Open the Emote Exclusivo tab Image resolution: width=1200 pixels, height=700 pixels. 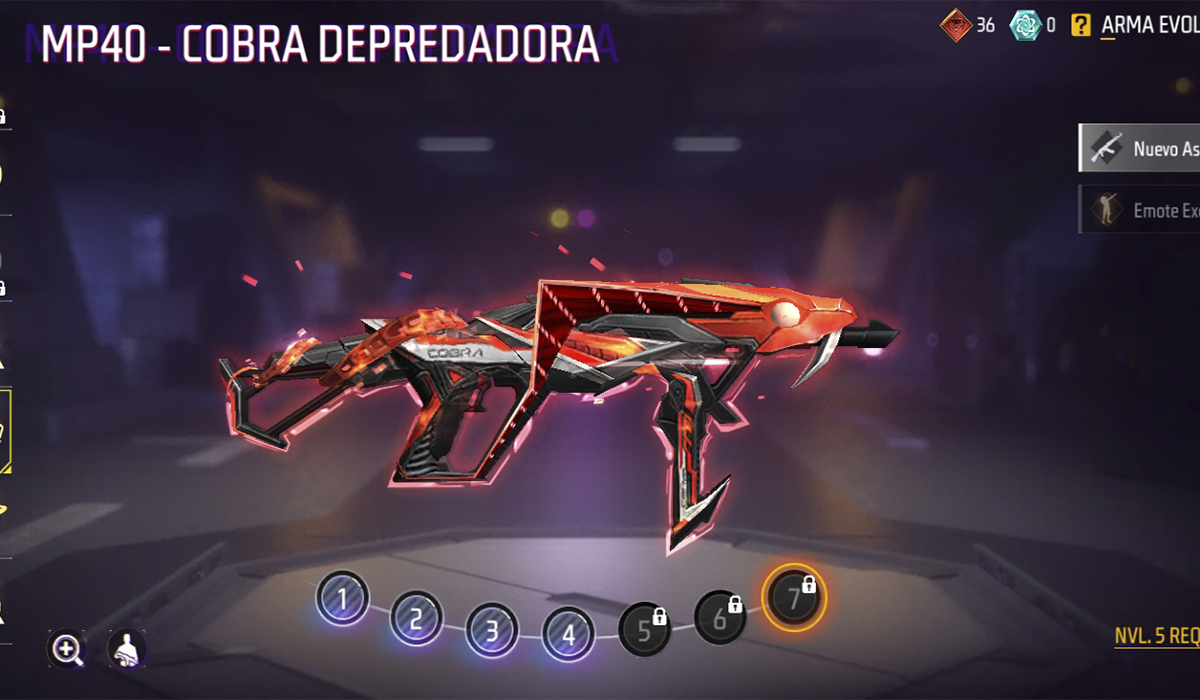click(x=1140, y=210)
